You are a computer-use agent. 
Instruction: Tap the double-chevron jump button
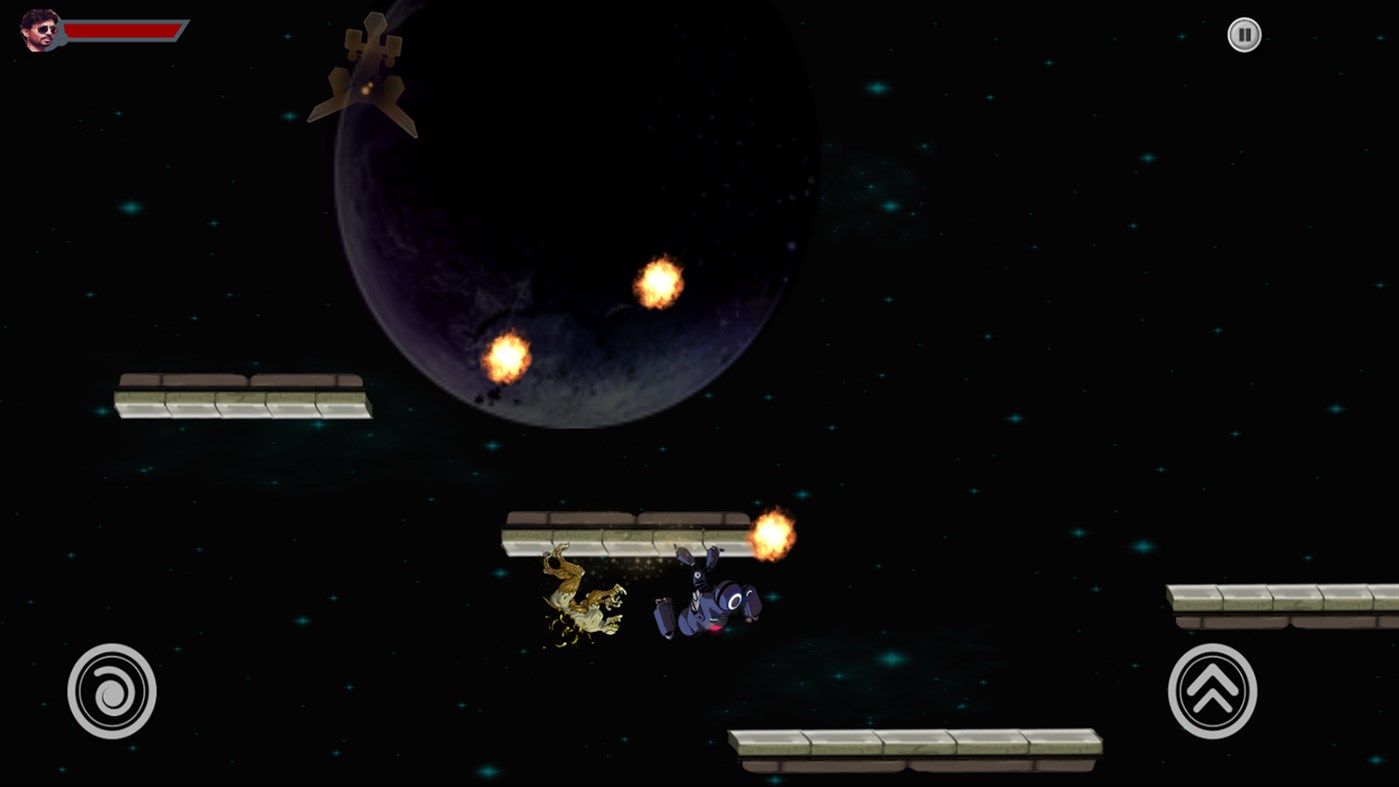1212,692
